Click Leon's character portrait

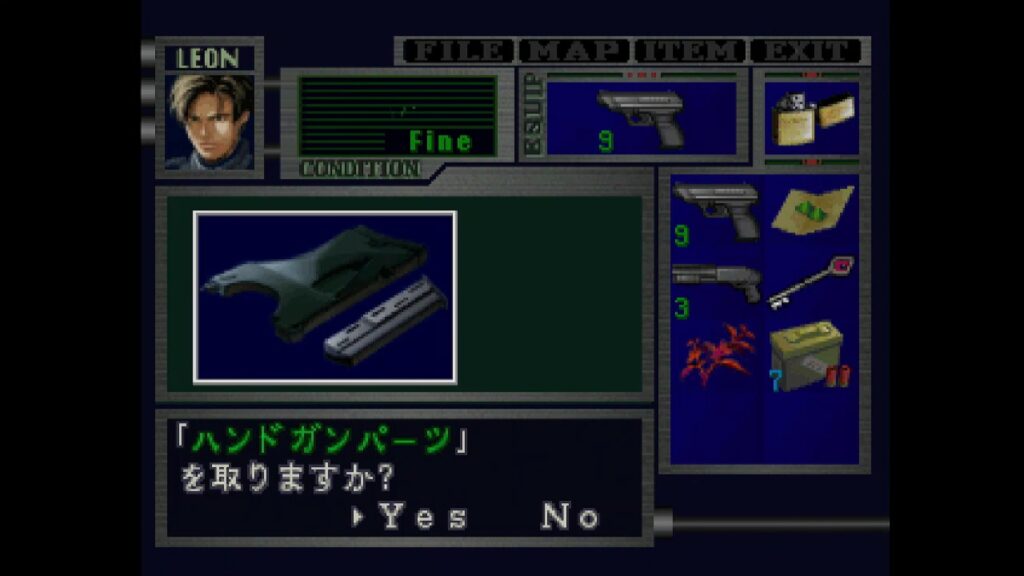tap(209, 120)
